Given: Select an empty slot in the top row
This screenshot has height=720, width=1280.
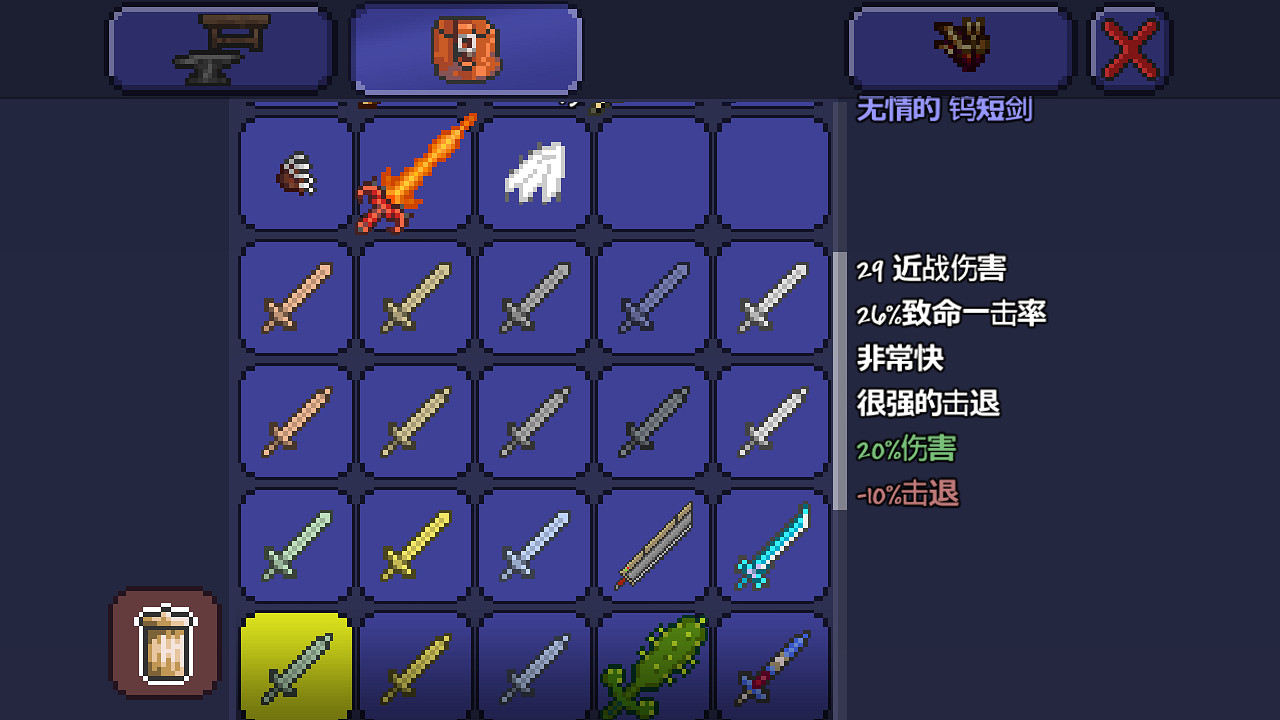Looking at the screenshot, I should [x=652, y=172].
